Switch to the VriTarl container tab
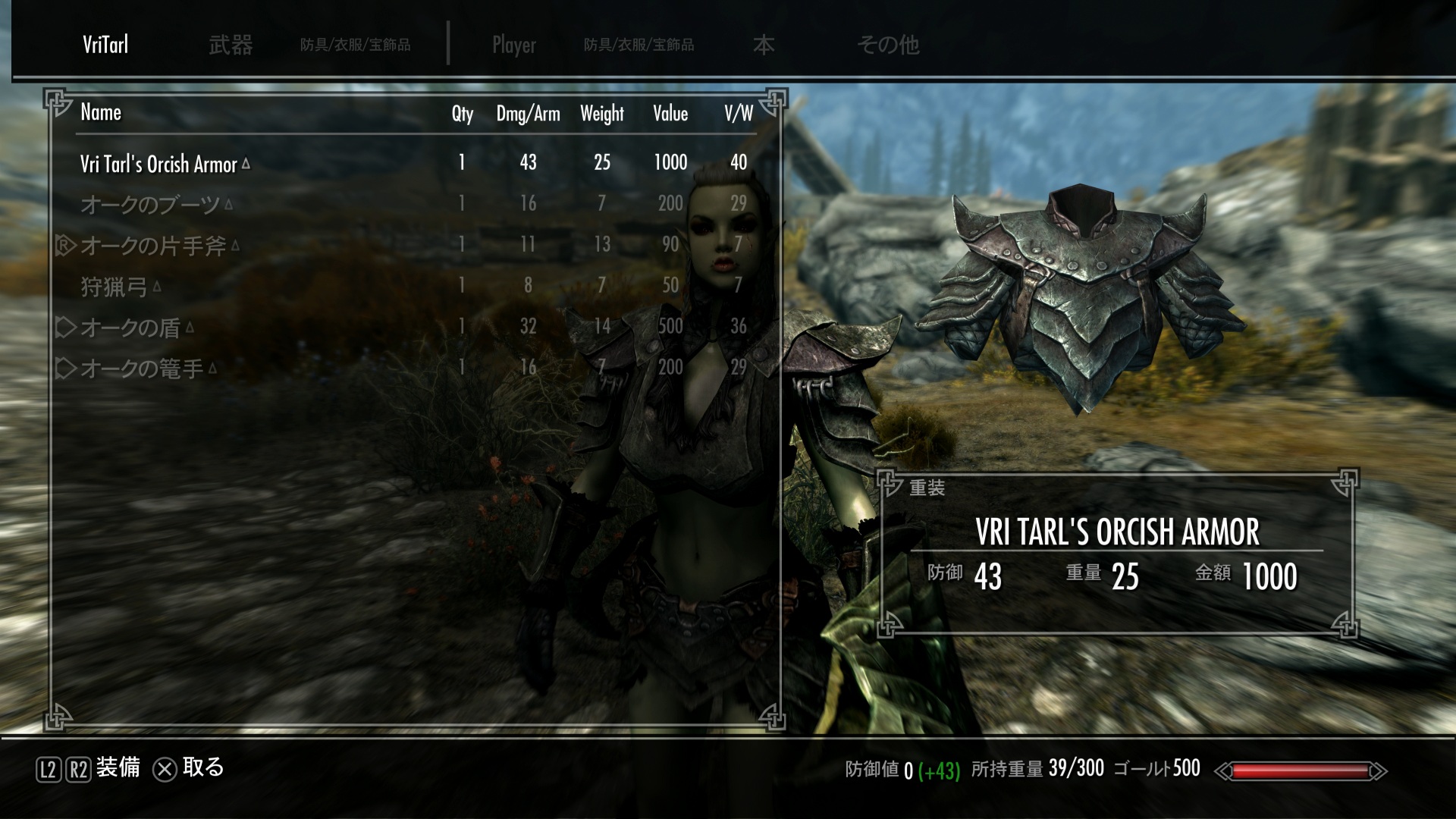The width and height of the screenshot is (1456, 819). pyautogui.click(x=105, y=45)
